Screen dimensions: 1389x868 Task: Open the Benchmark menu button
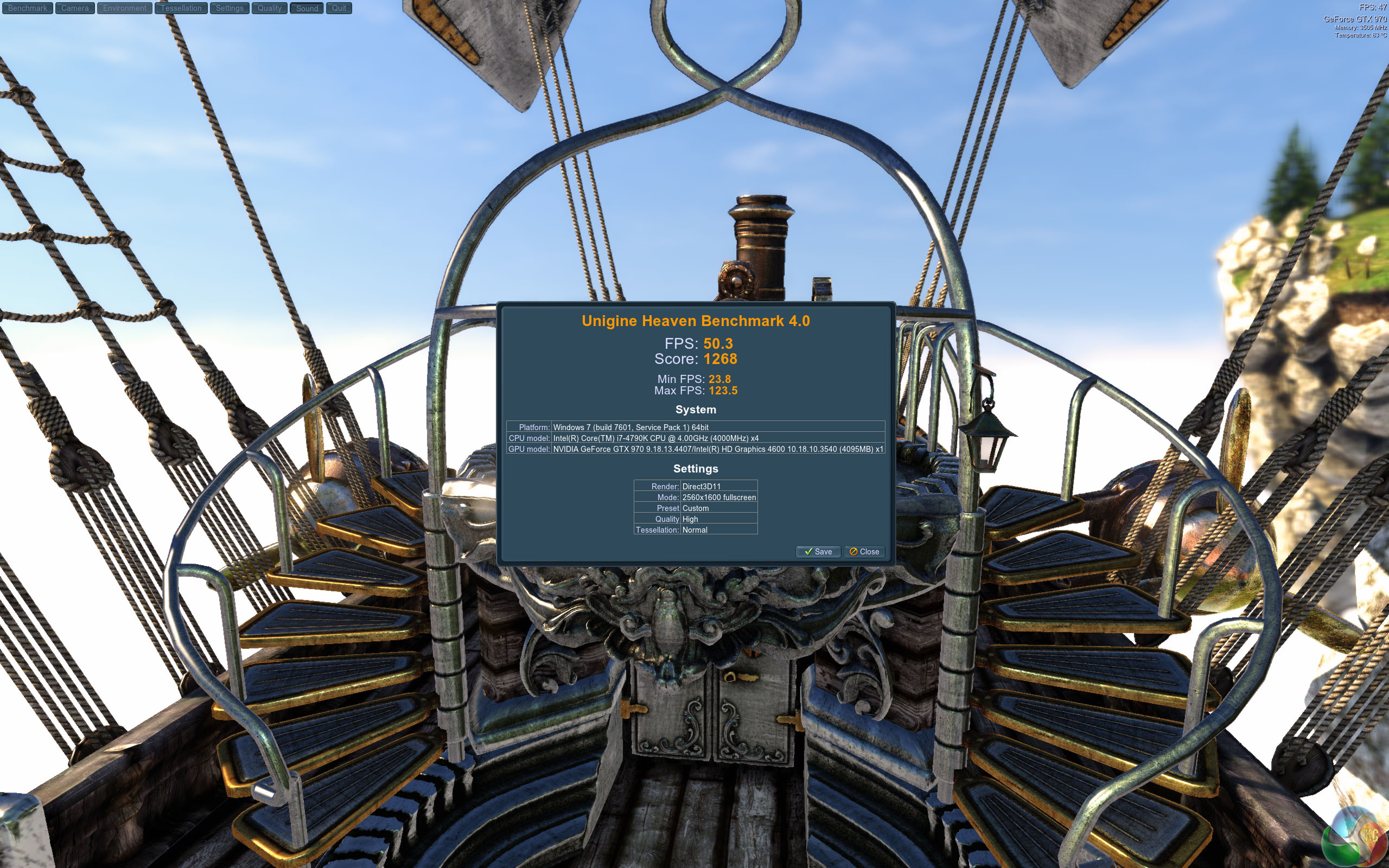[x=28, y=8]
